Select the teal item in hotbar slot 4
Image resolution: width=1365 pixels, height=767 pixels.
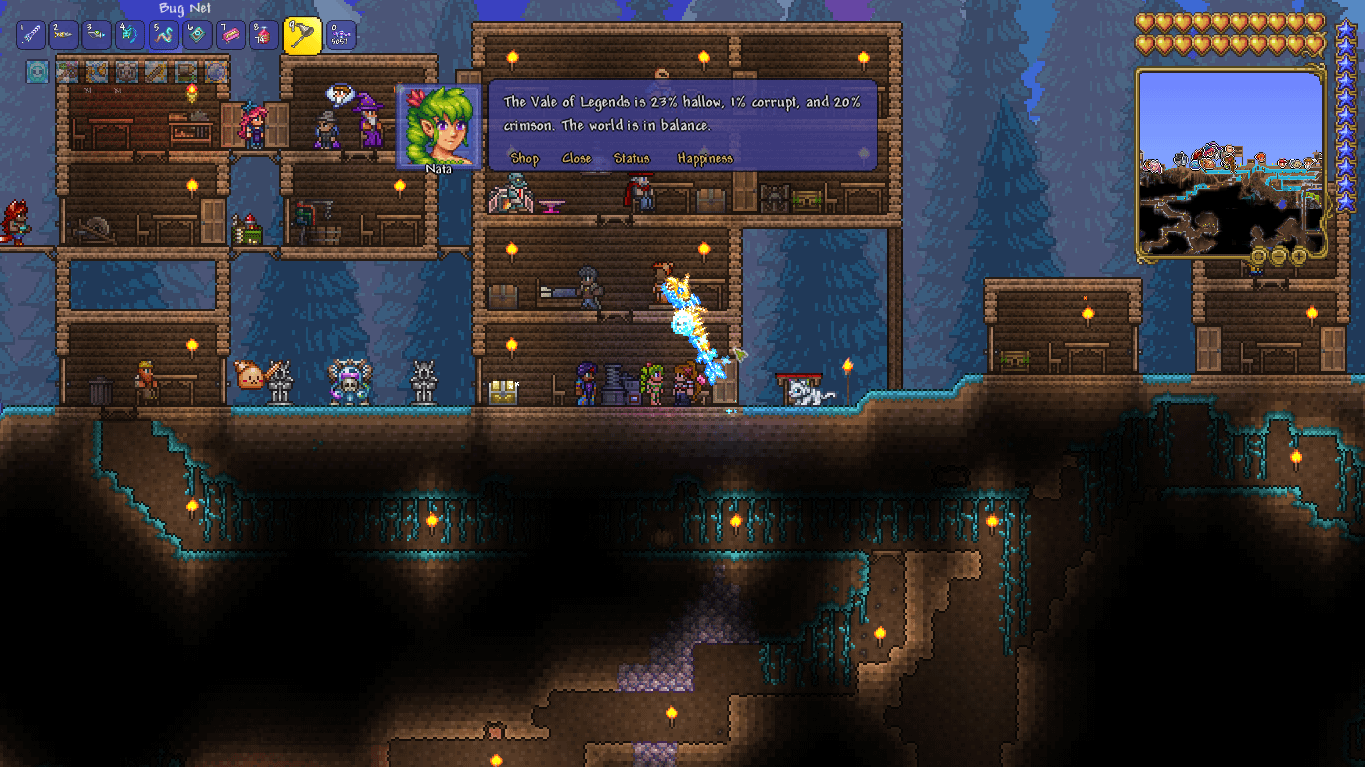point(131,36)
